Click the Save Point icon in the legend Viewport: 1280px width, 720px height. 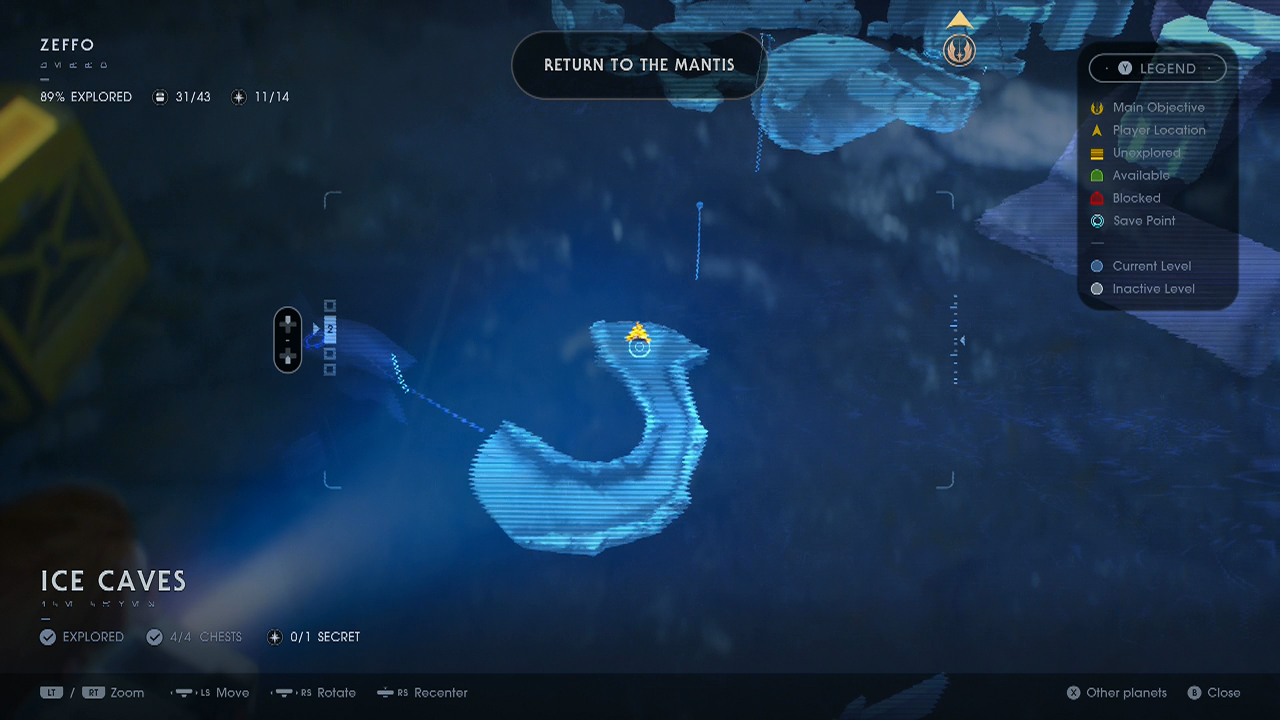1097,221
